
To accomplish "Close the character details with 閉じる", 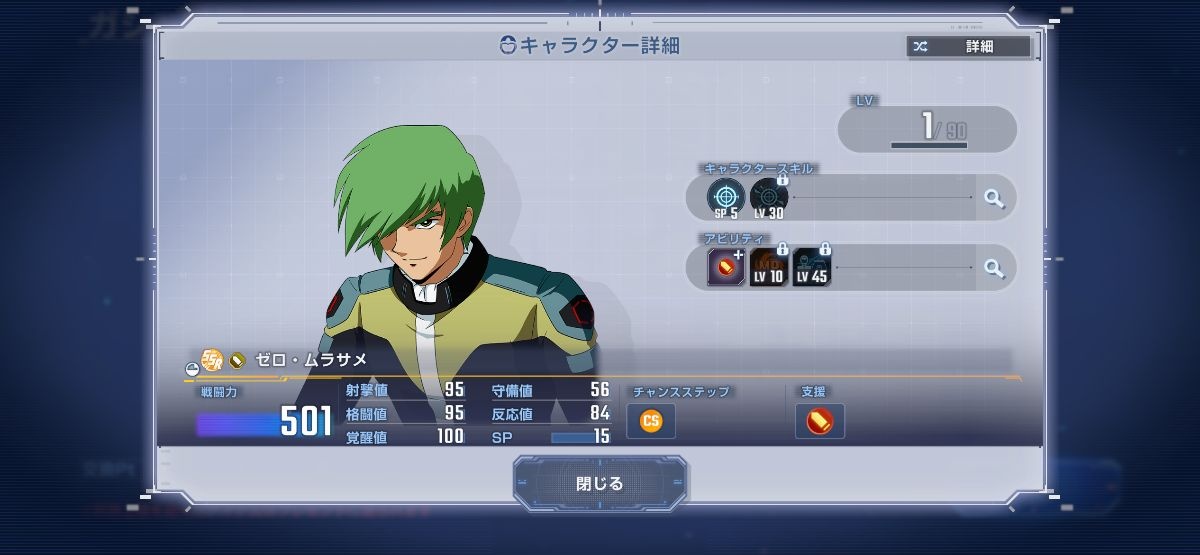I will point(600,484).
